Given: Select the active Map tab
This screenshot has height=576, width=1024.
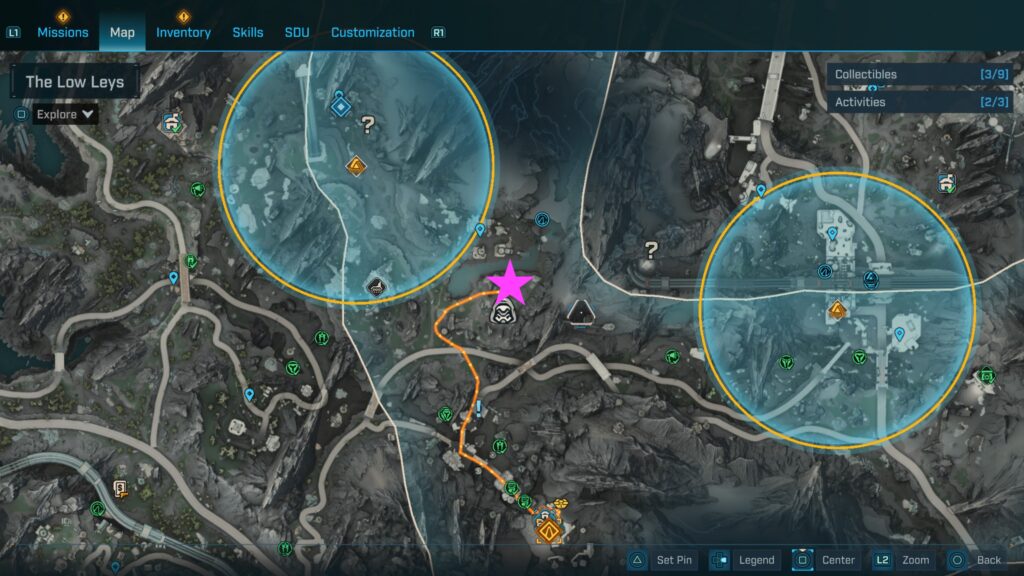Looking at the screenshot, I should [122, 32].
